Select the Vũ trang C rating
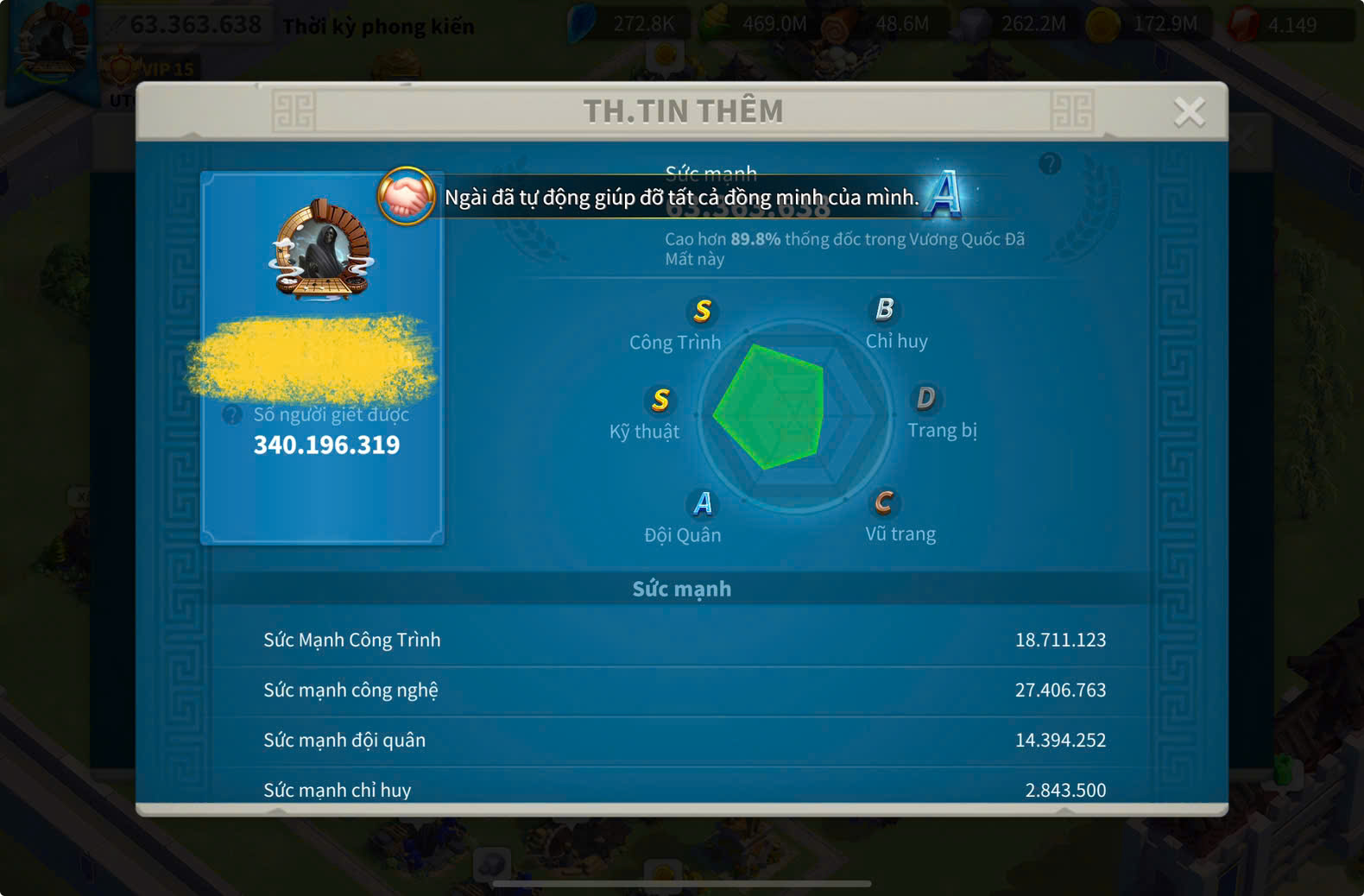Viewport: 1364px width, 896px height. [x=883, y=502]
